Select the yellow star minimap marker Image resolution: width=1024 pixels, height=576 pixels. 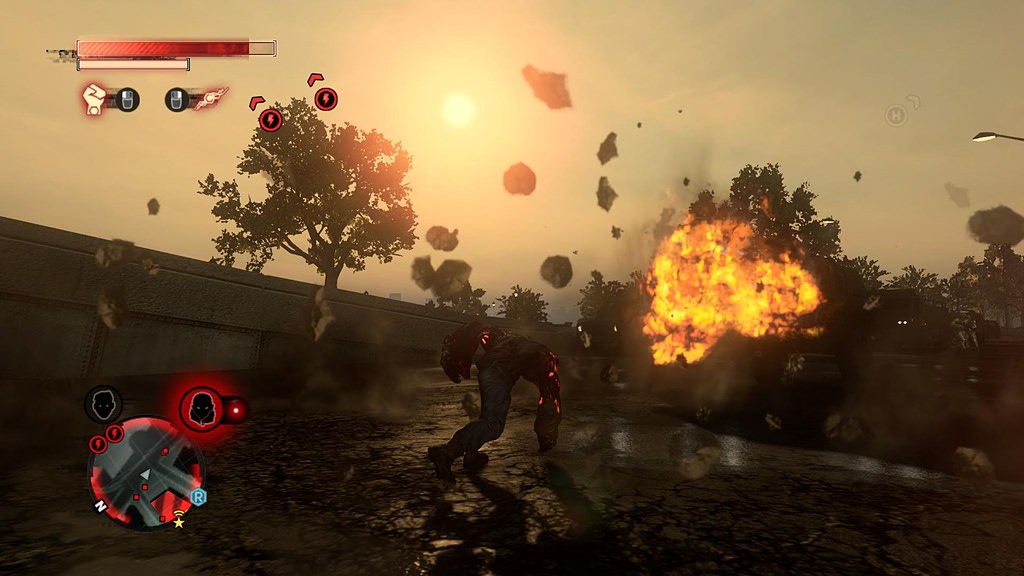pos(179,522)
